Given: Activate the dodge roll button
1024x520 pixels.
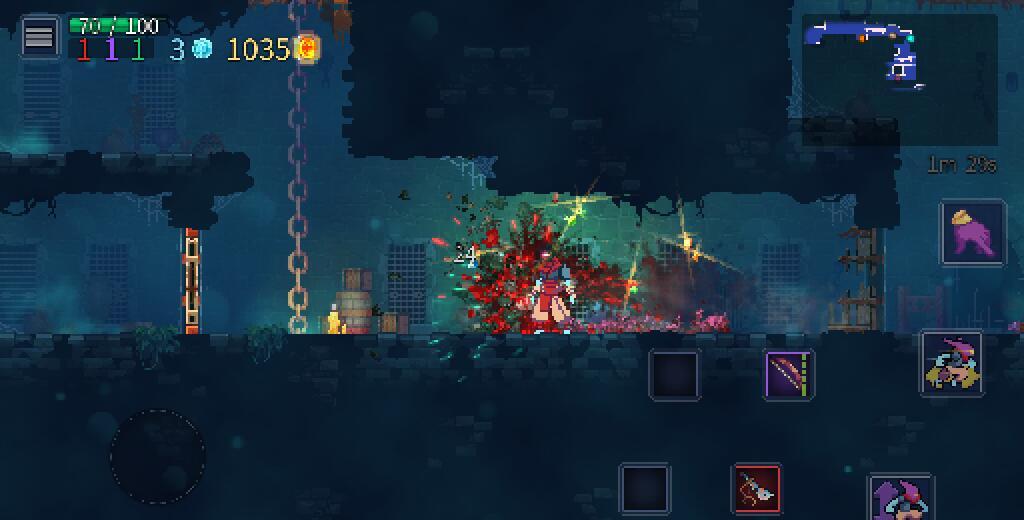Looking at the screenshot, I should 951,364.
